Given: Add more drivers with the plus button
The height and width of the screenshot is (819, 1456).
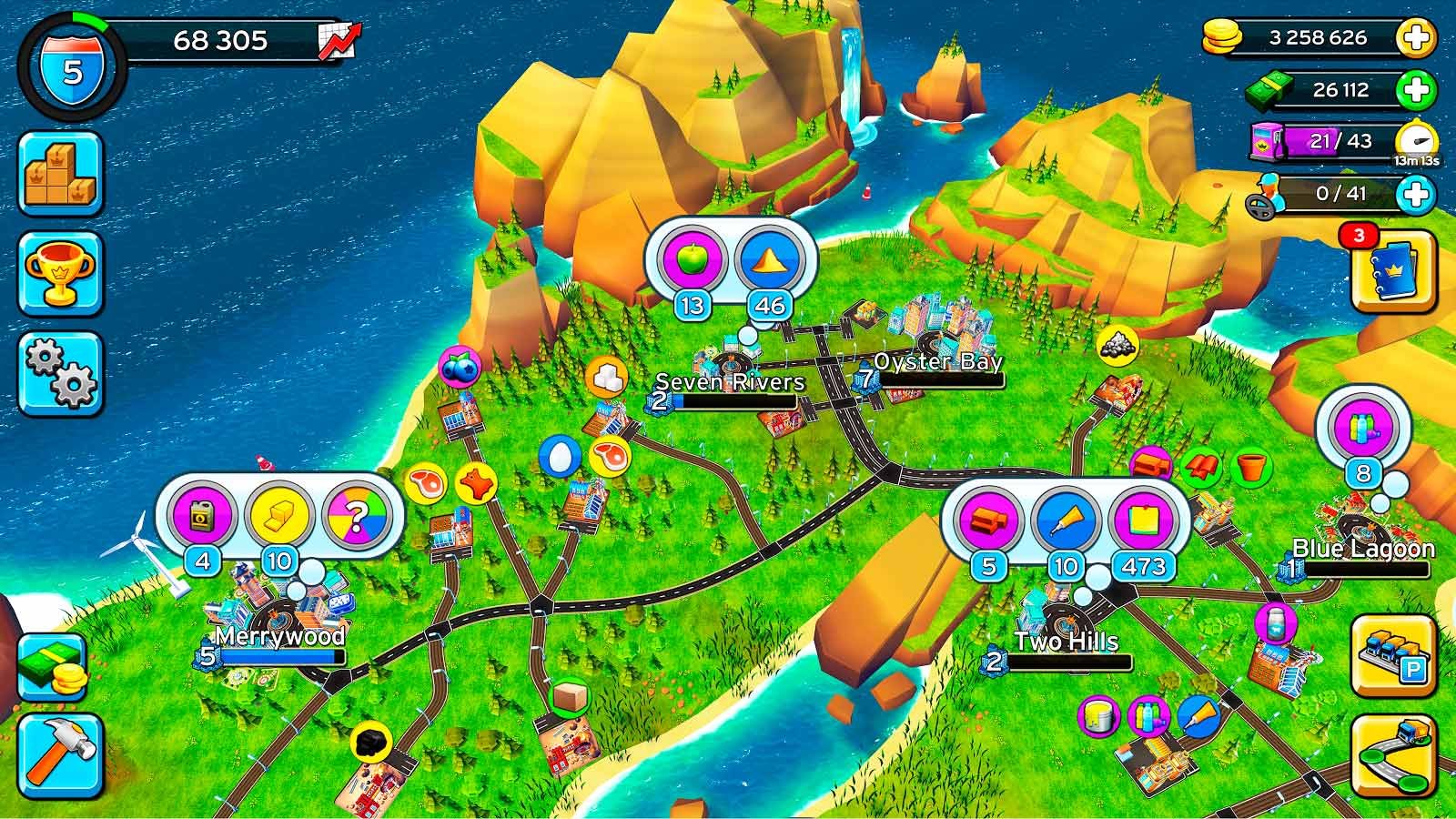Looking at the screenshot, I should tap(1416, 194).
